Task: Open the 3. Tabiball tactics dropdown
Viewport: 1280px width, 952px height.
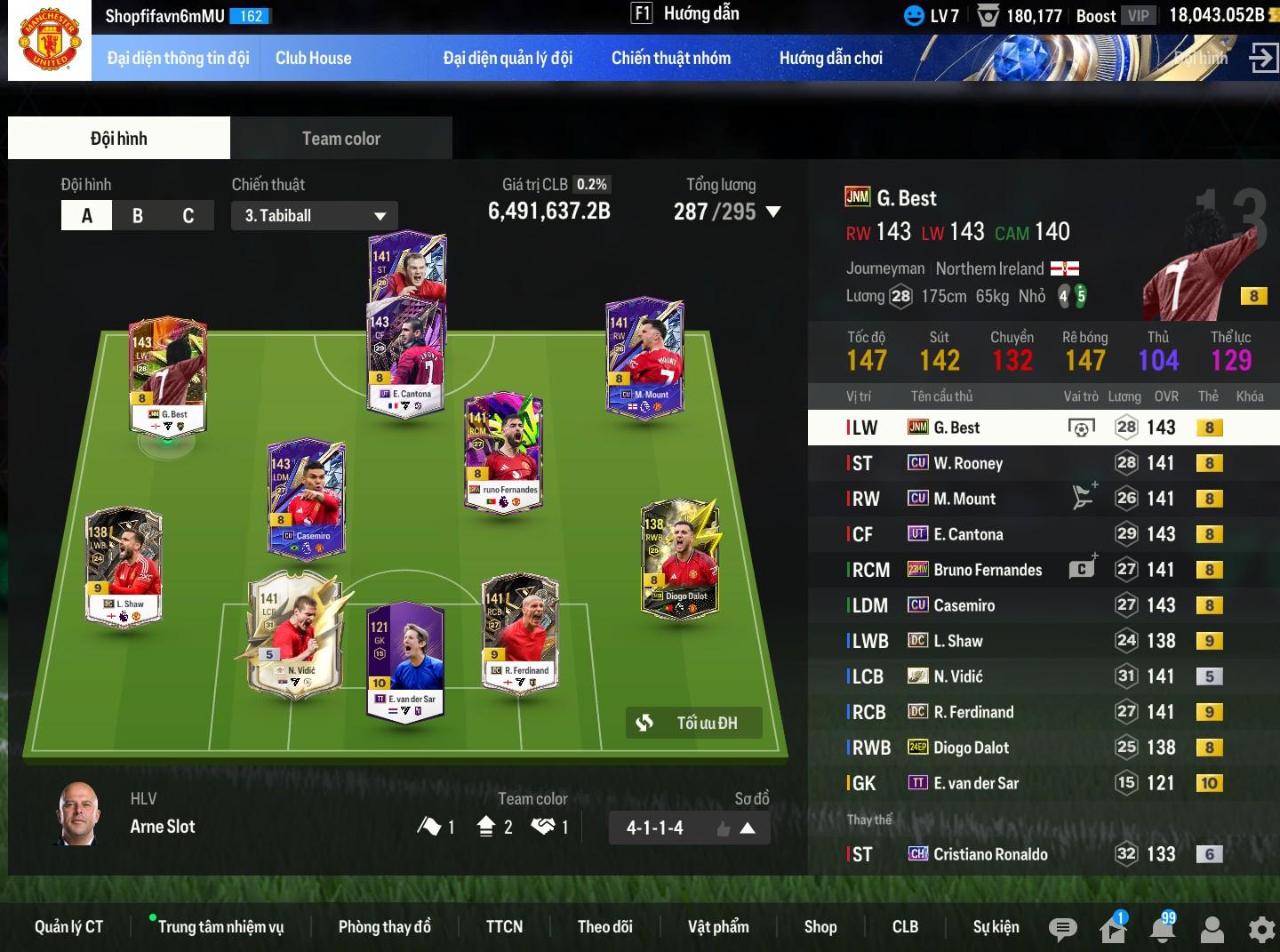Action: point(314,216)
